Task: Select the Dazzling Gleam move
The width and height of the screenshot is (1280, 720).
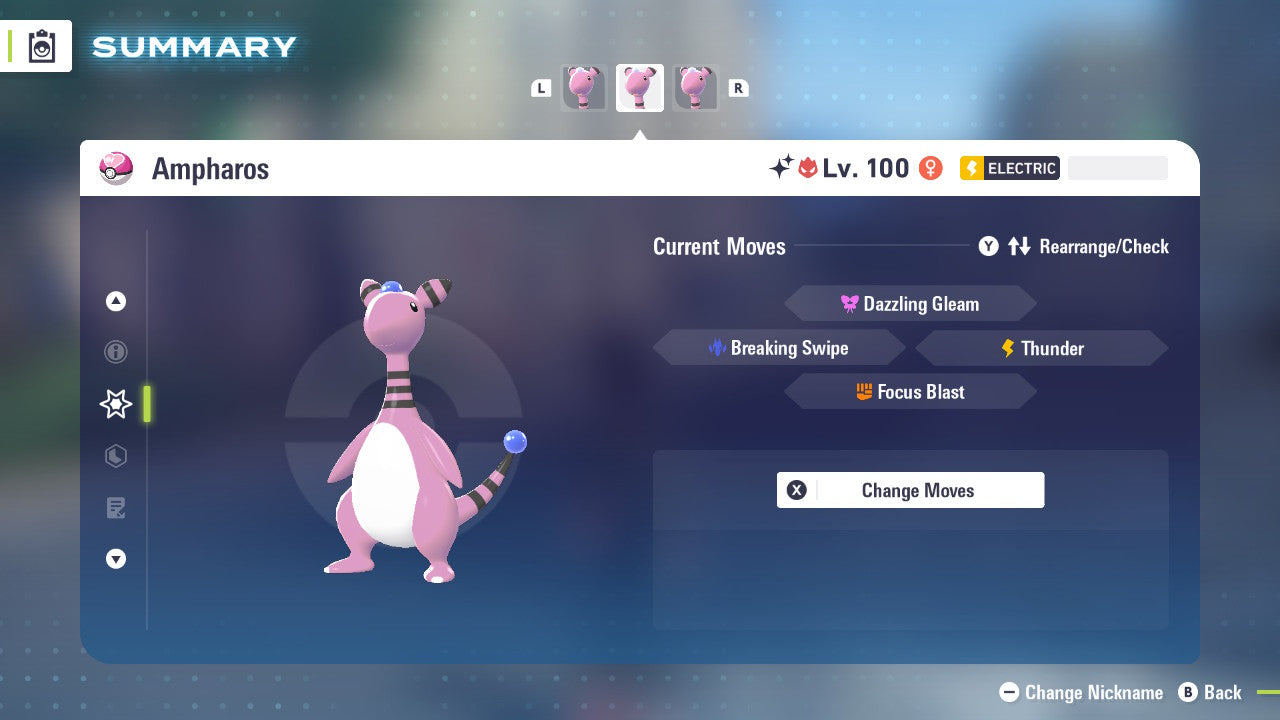Action: point(910,304)
